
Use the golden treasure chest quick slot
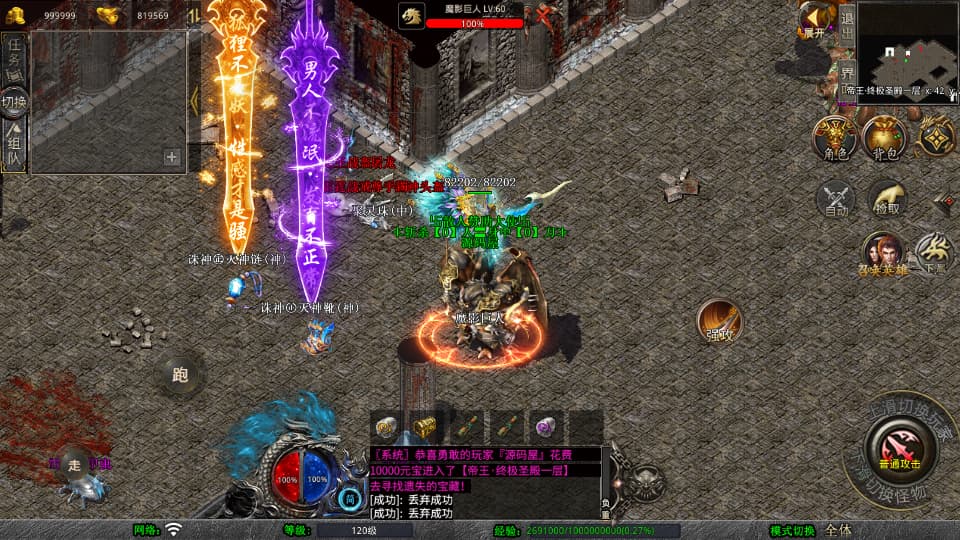tap(425, 426)
